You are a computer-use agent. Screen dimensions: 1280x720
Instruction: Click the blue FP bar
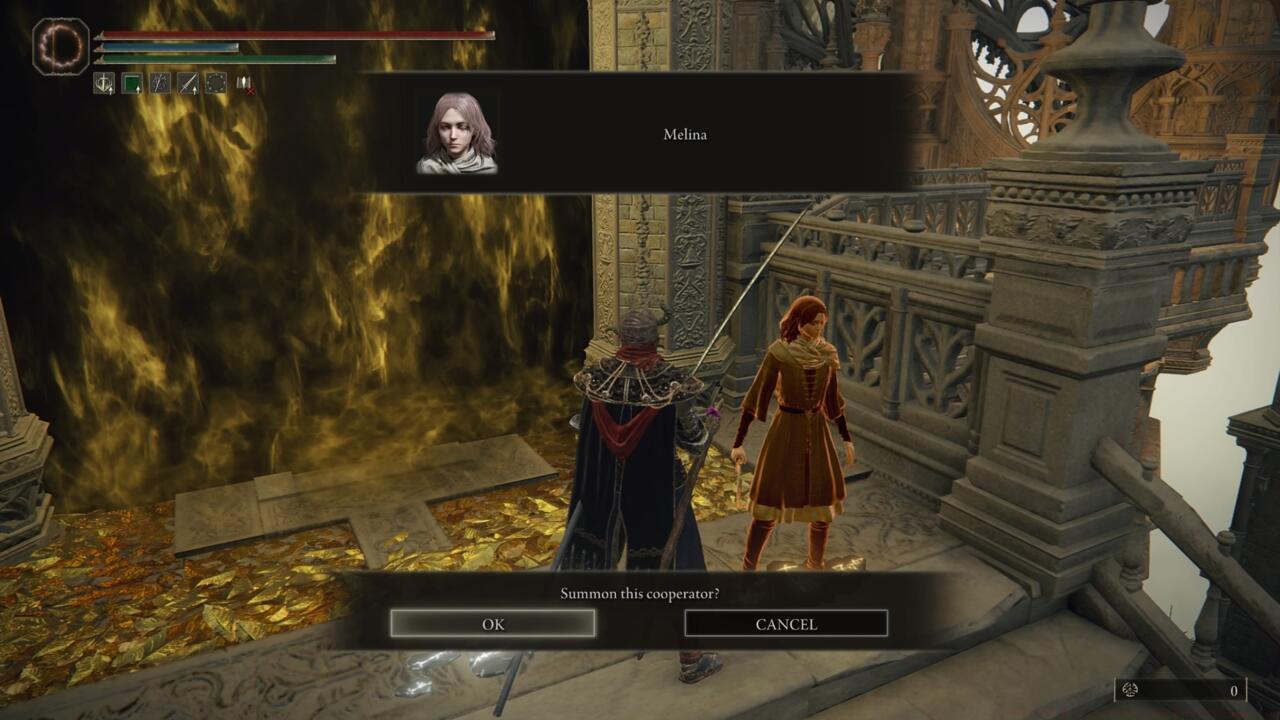(250, 46)
